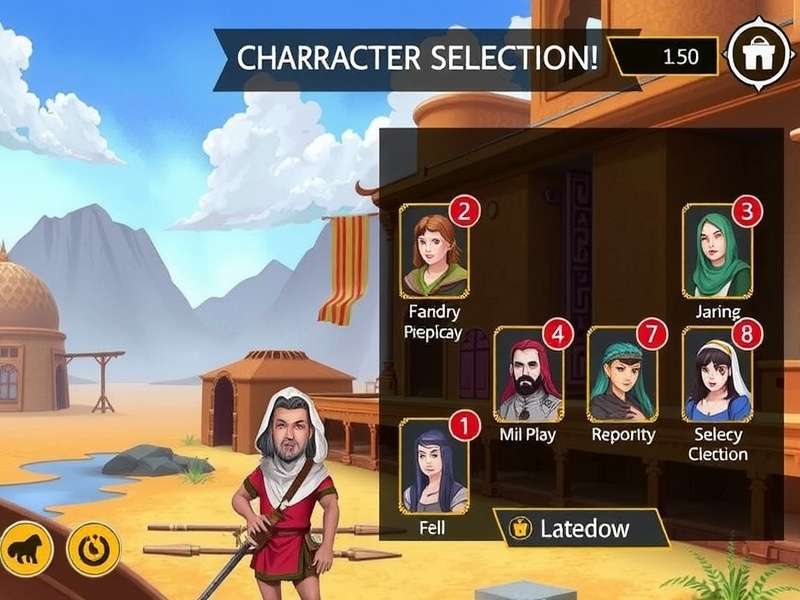Select the Repority character portrait
The width and height of the screenshot is (800, 600).
tap(621, 374)
